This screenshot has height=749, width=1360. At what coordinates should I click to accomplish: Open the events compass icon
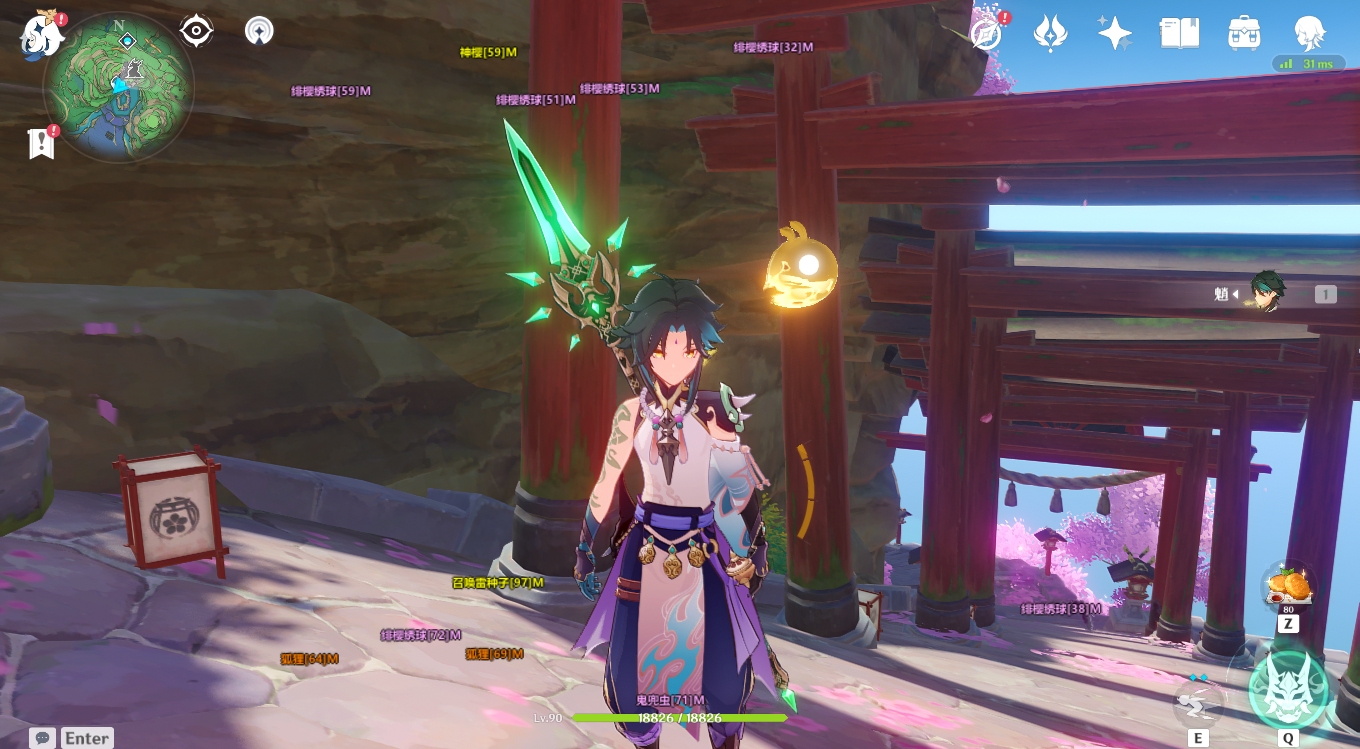(986, 33)
